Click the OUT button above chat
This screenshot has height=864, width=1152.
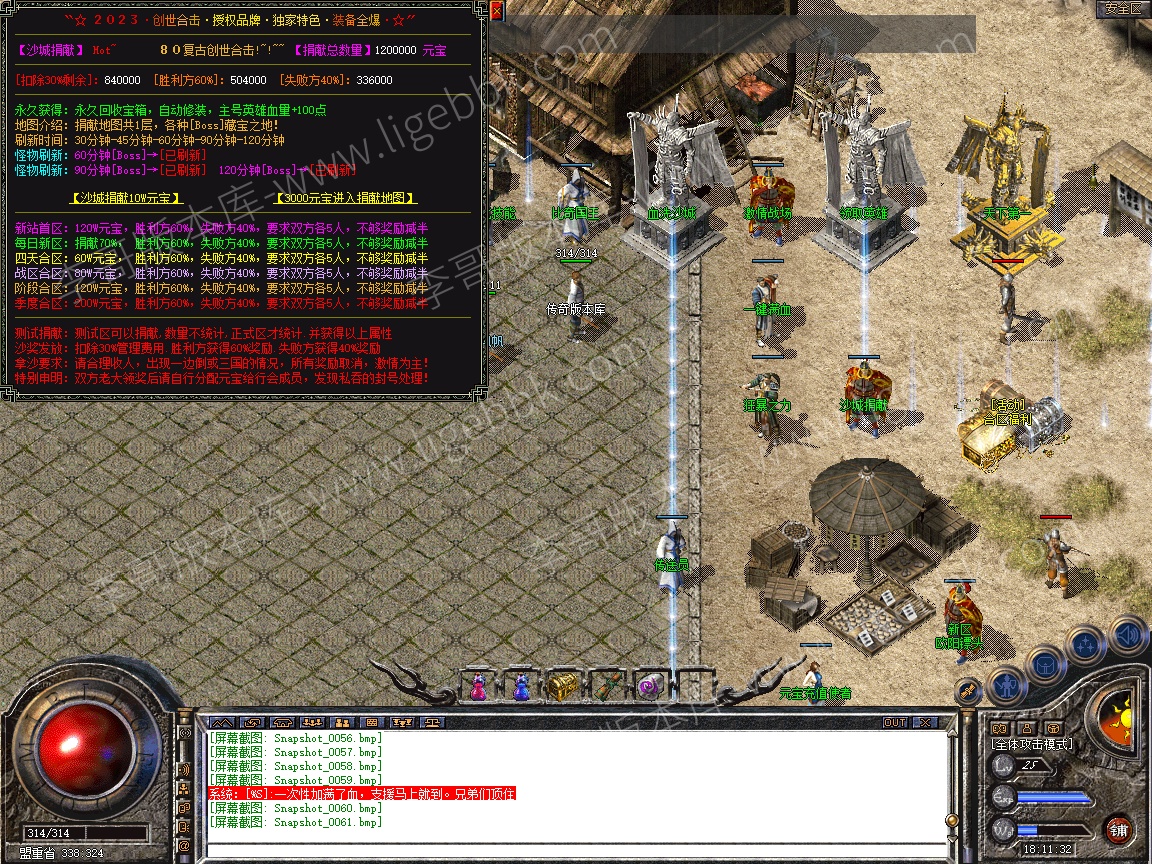pos(895,722)
